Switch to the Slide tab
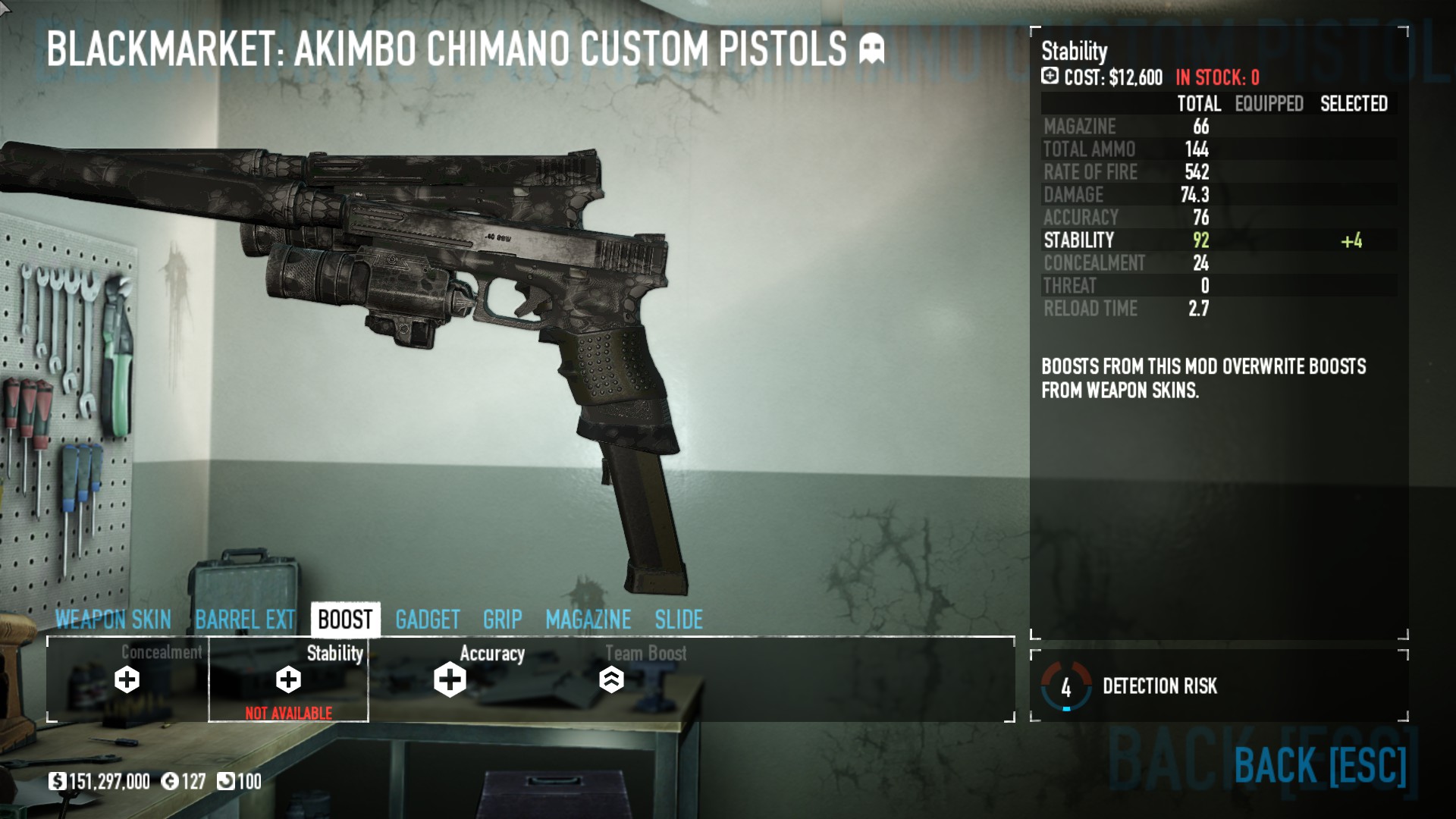The height and width of the screenshot is (819, 1456). pos(679,620)
